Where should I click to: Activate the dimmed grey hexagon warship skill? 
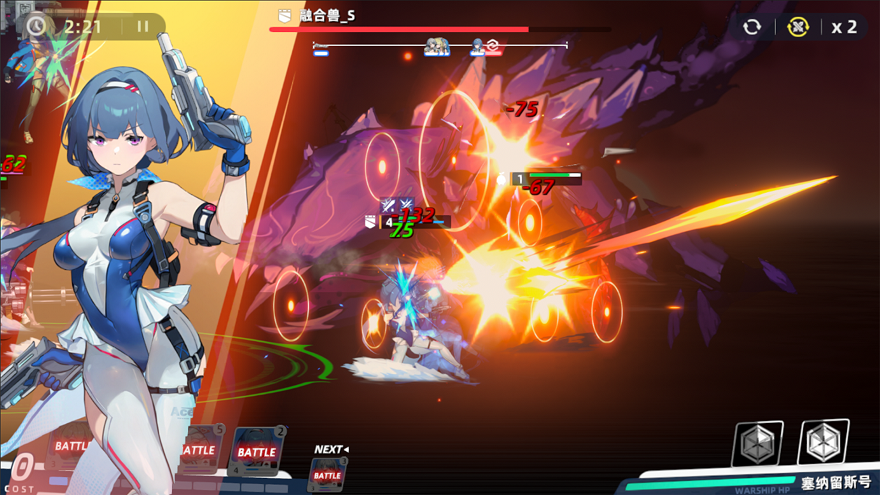coord(757,443)
